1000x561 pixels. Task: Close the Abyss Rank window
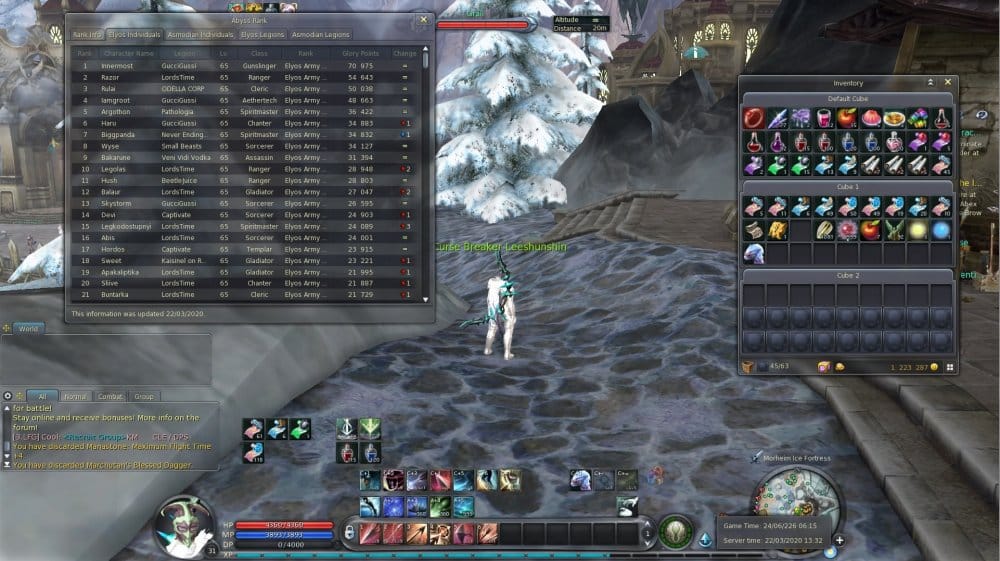[423, 19]
